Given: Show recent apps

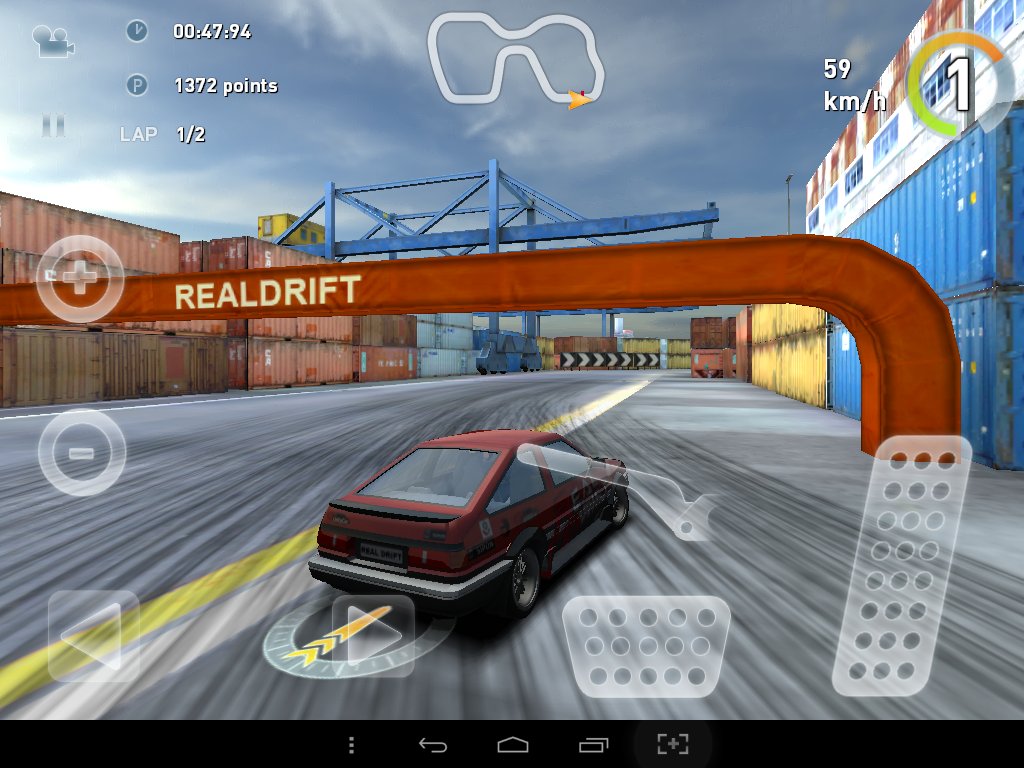Looking at the screenshot, I should [x=593, y=744].
